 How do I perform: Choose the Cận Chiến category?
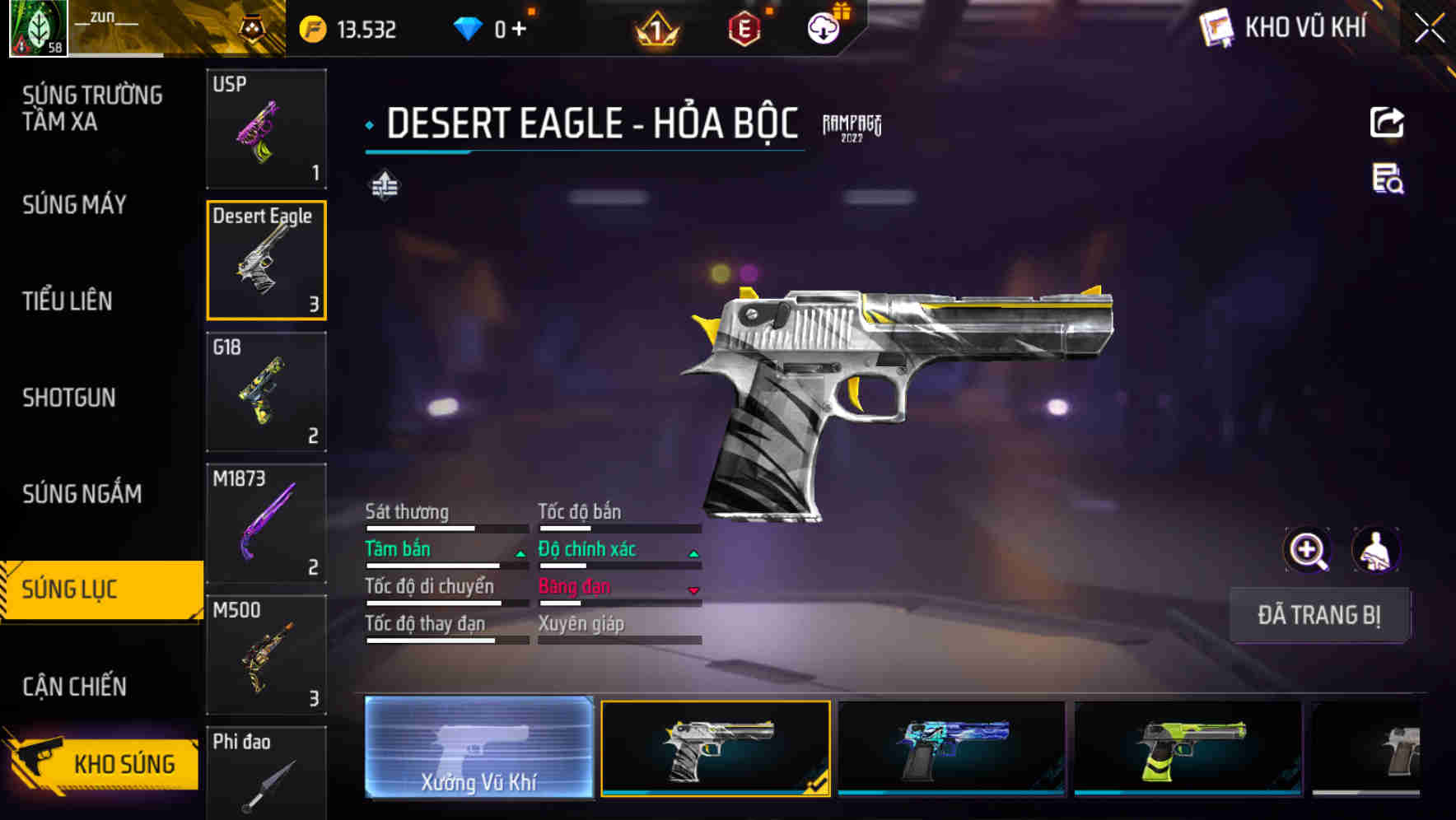pos(74,687)
